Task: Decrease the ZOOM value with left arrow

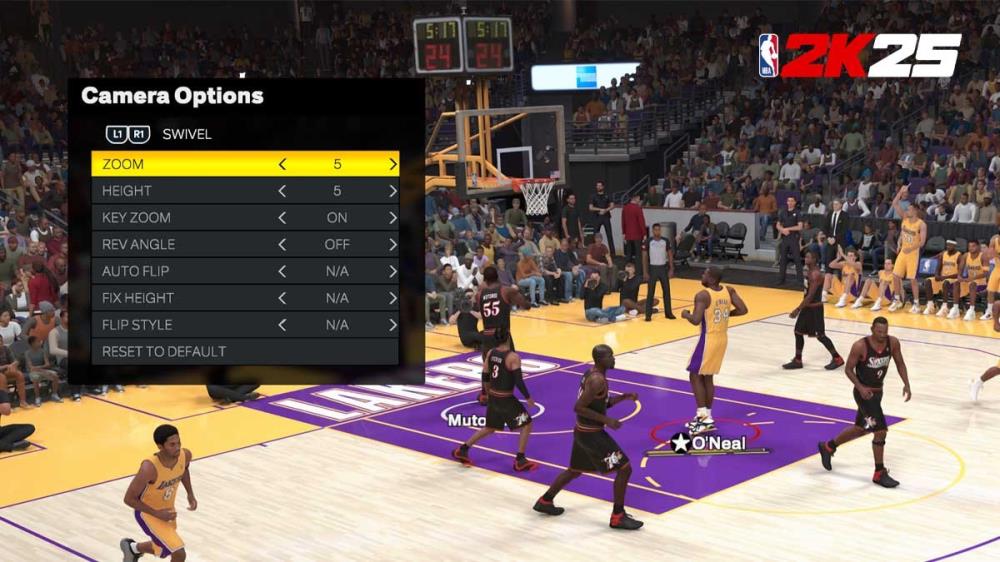Action: (282, 164)
